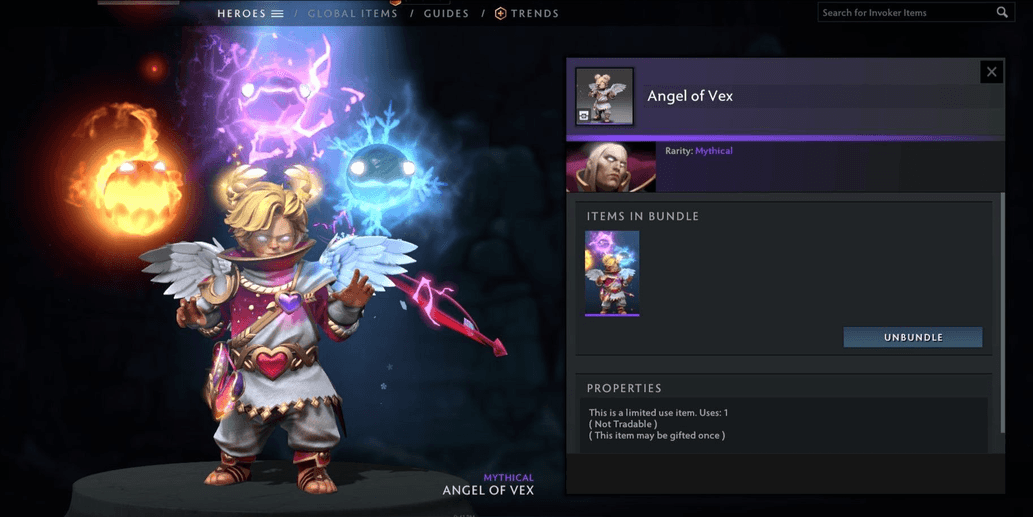Click the Angel of Vex header icon
The image size is (1033, 517).
point(604,96)
